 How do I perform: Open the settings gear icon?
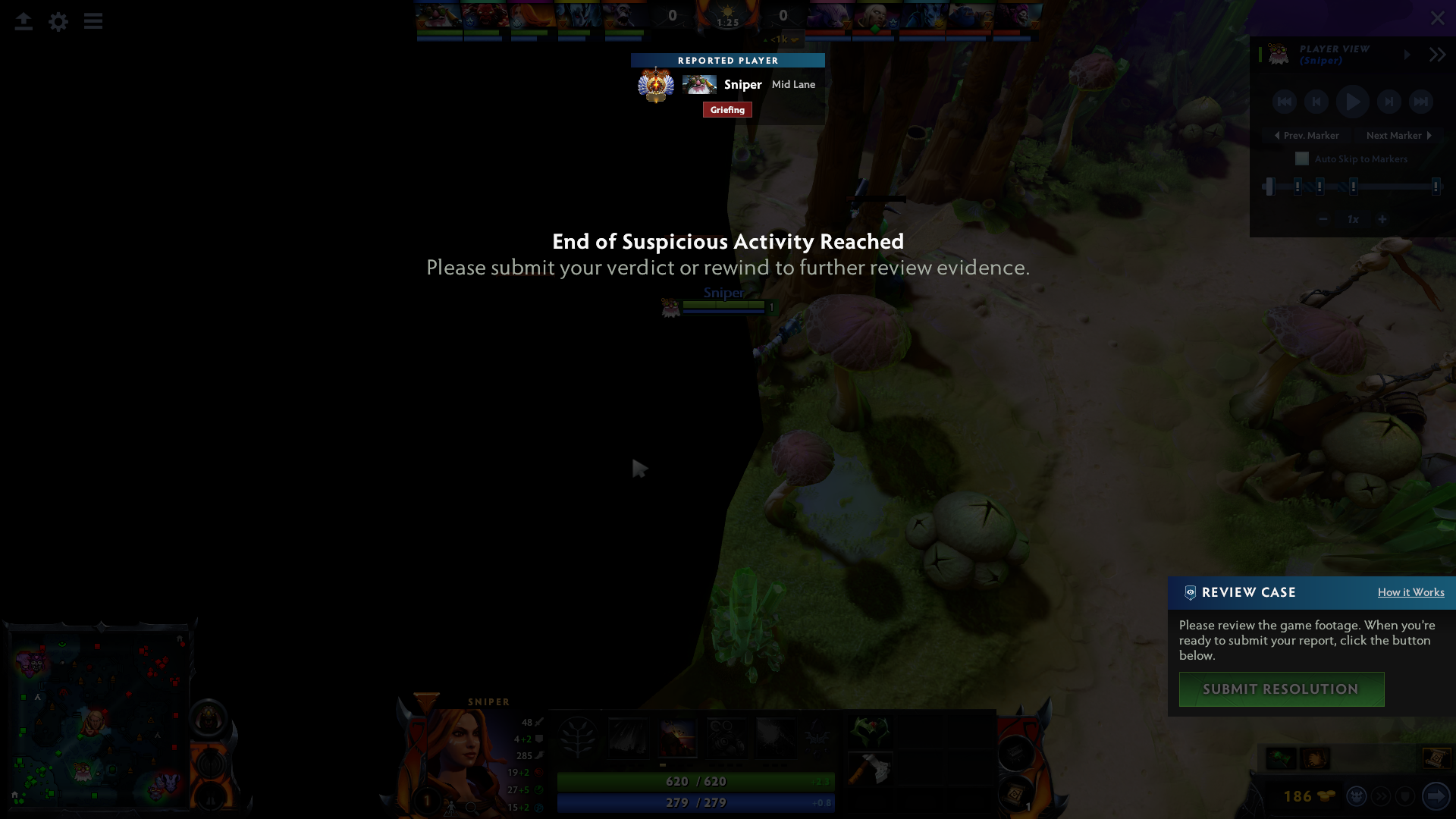pos(58,21)
